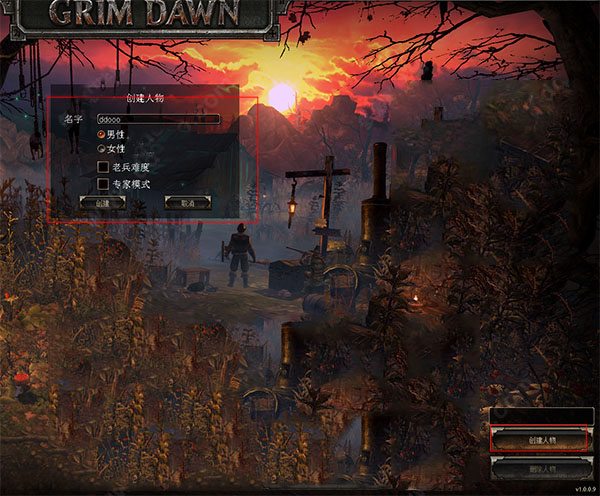Choose the 女性 (female) gender option
The width and height of the screenshot is (600, 496).
point(101,148)
